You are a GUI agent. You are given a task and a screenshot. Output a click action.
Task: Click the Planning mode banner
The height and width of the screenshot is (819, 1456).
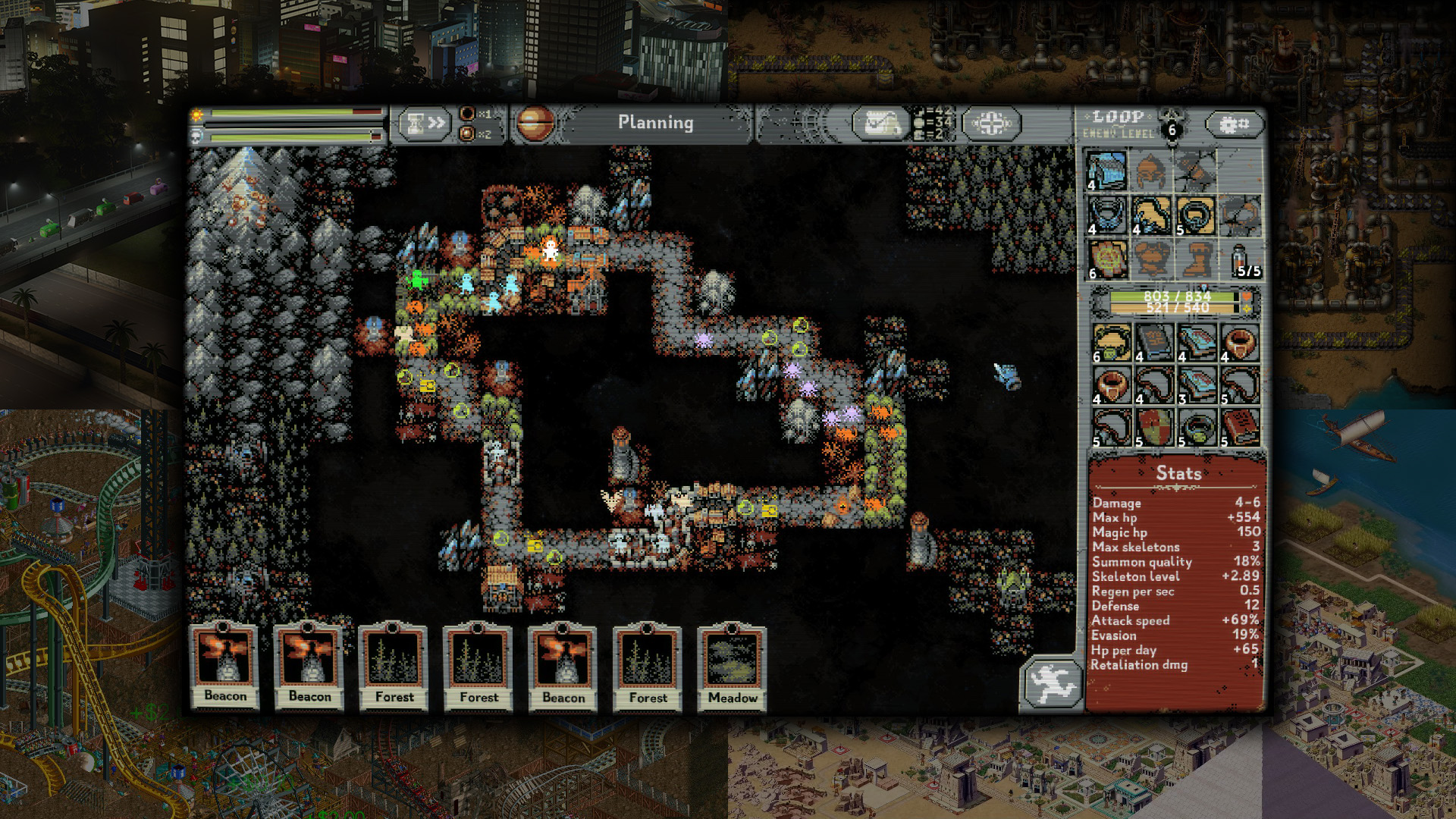coord(655,123)
